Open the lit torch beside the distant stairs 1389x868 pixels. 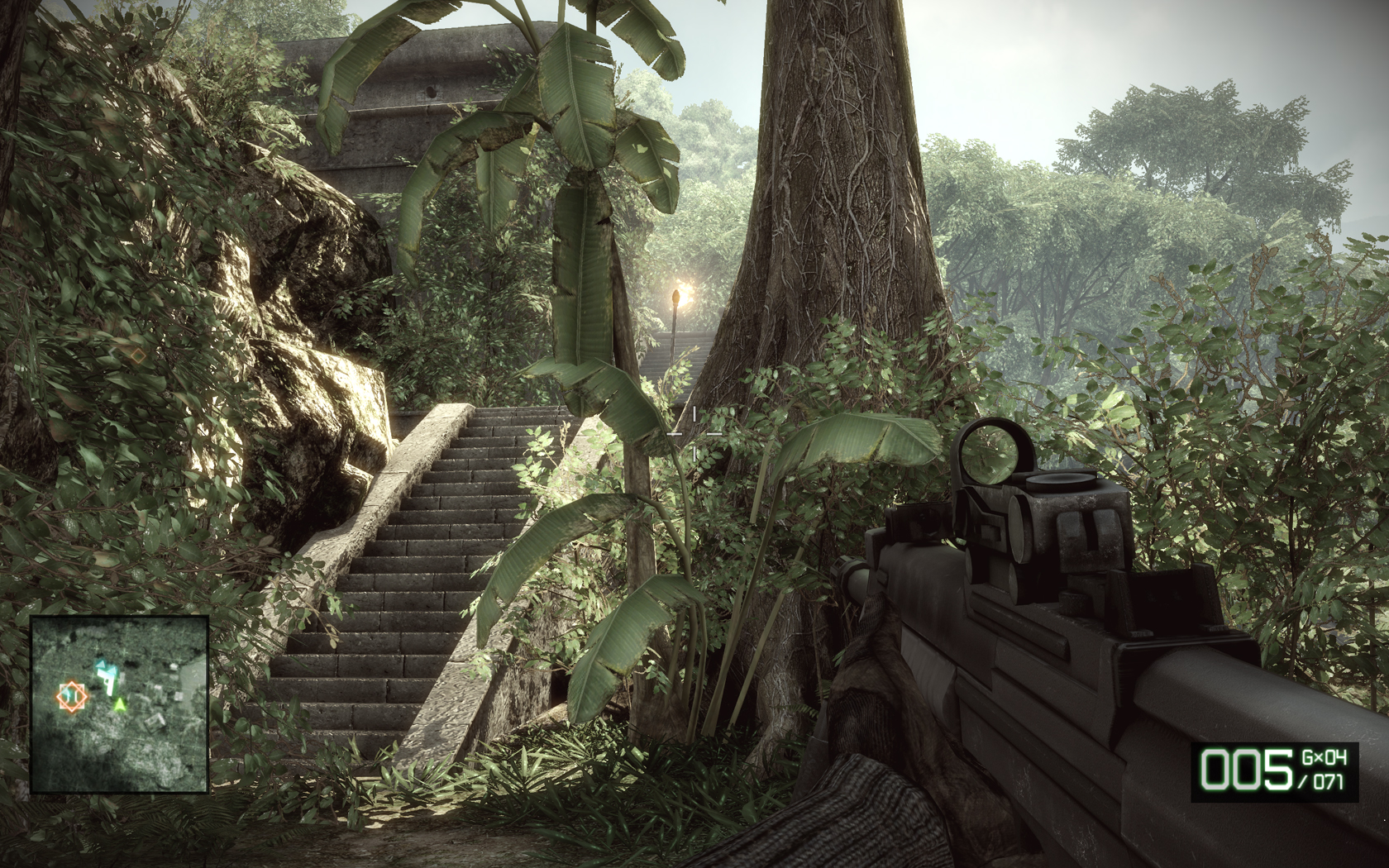(681, 294)
